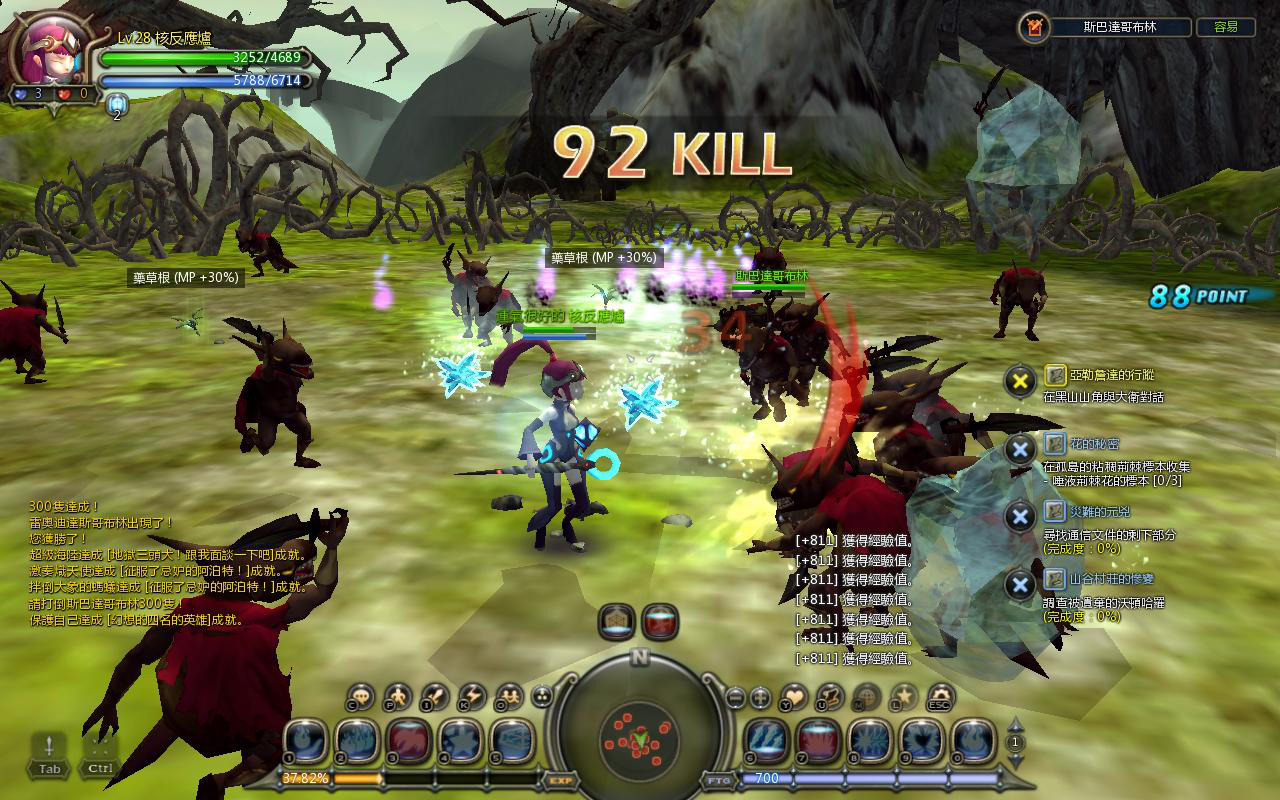Select the 花的秘密 quest entry
The image size is (1280, 800).
1081,443
